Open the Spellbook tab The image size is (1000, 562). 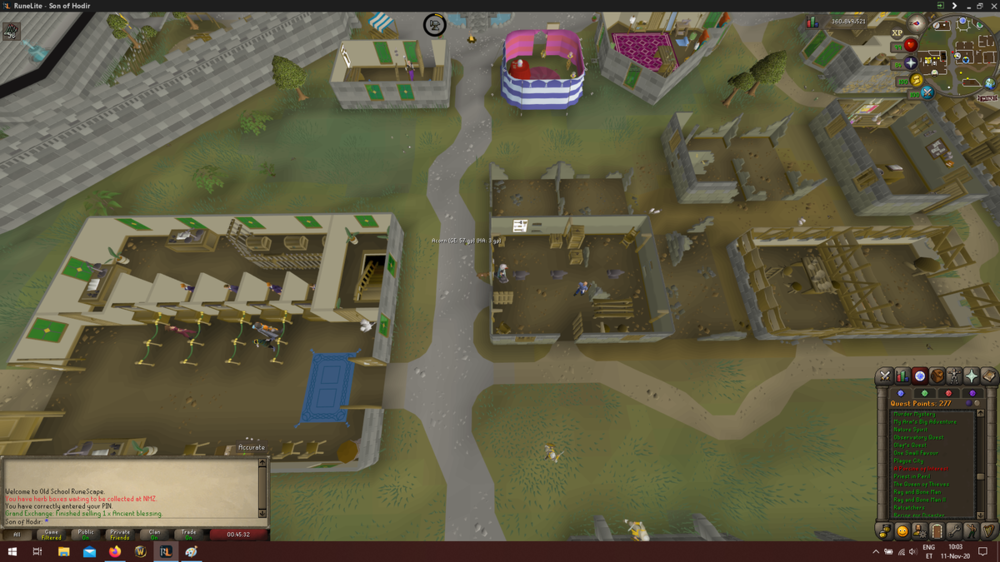pos(989,376)
